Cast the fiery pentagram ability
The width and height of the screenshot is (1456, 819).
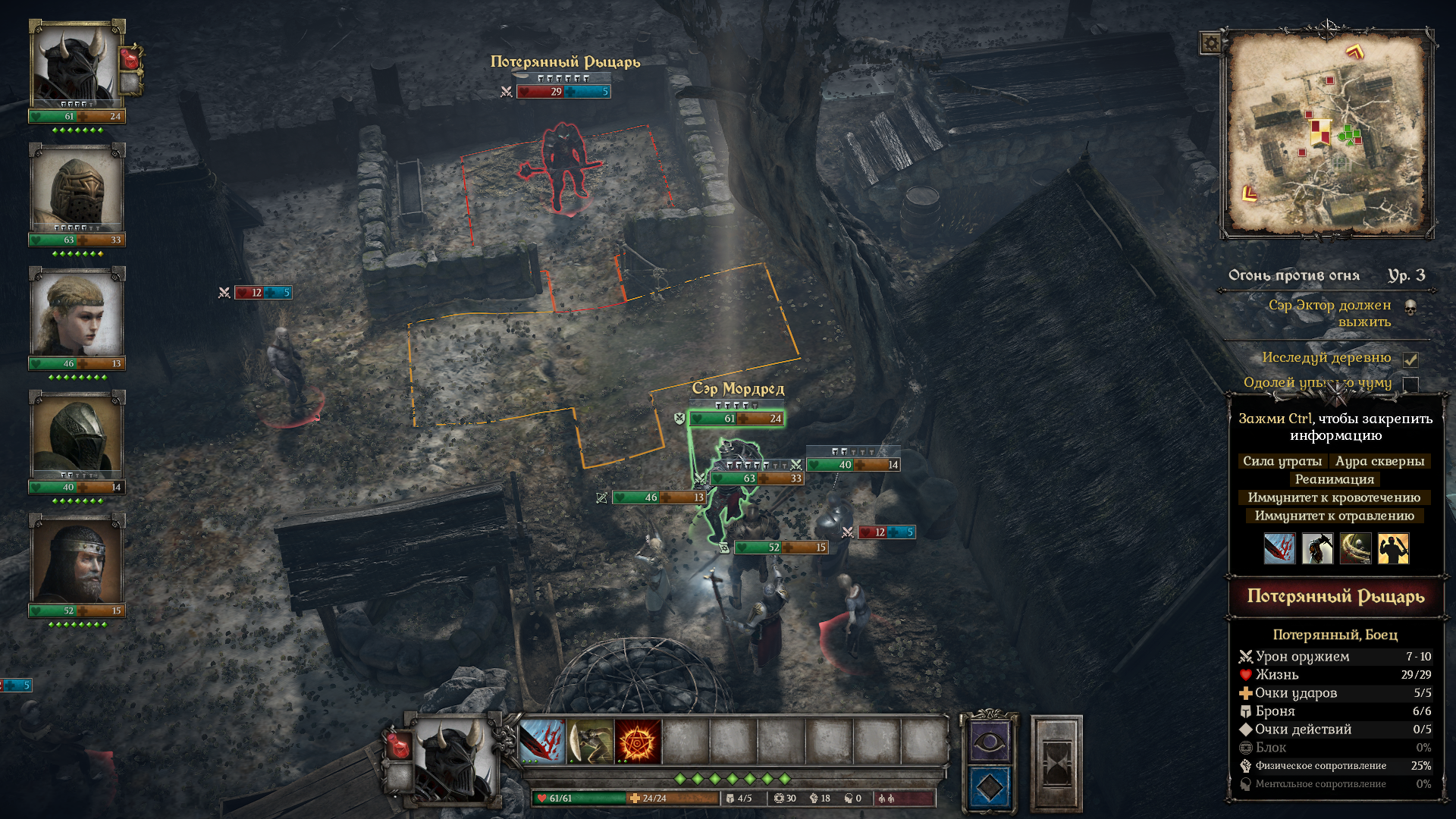638,741
